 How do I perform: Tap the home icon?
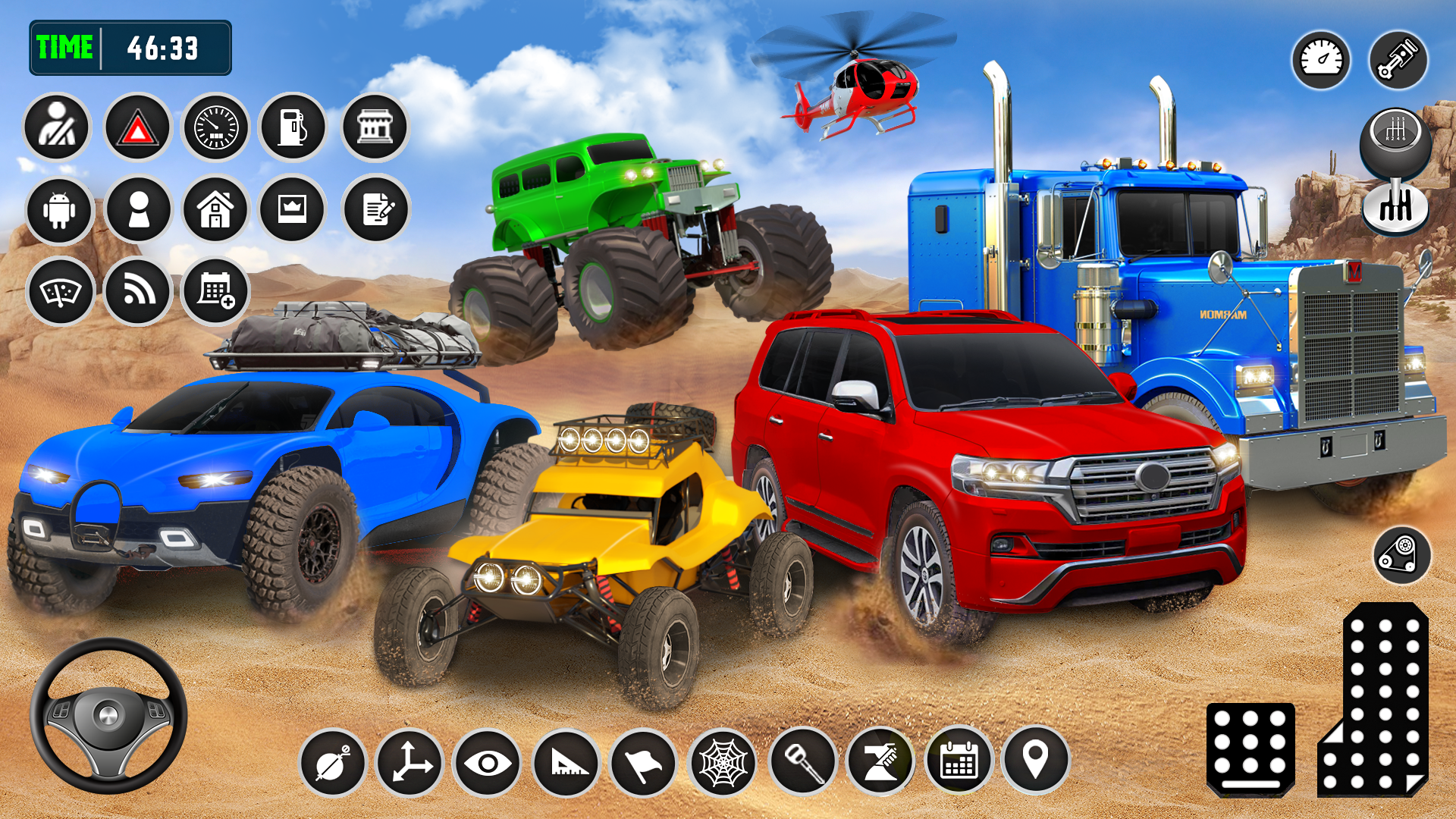click(215, 210)
